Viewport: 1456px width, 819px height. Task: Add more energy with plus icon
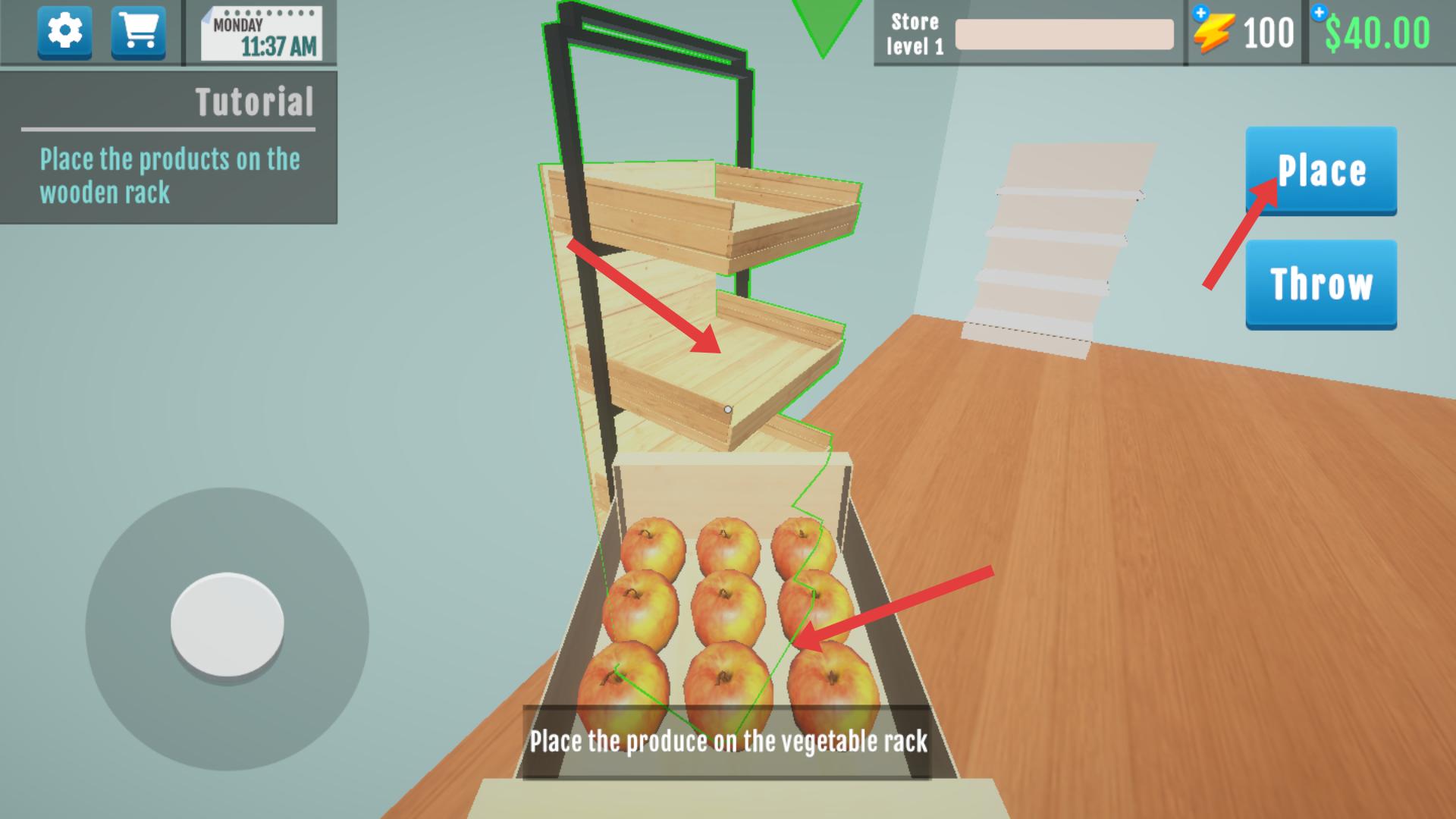tap(1200, 13)
